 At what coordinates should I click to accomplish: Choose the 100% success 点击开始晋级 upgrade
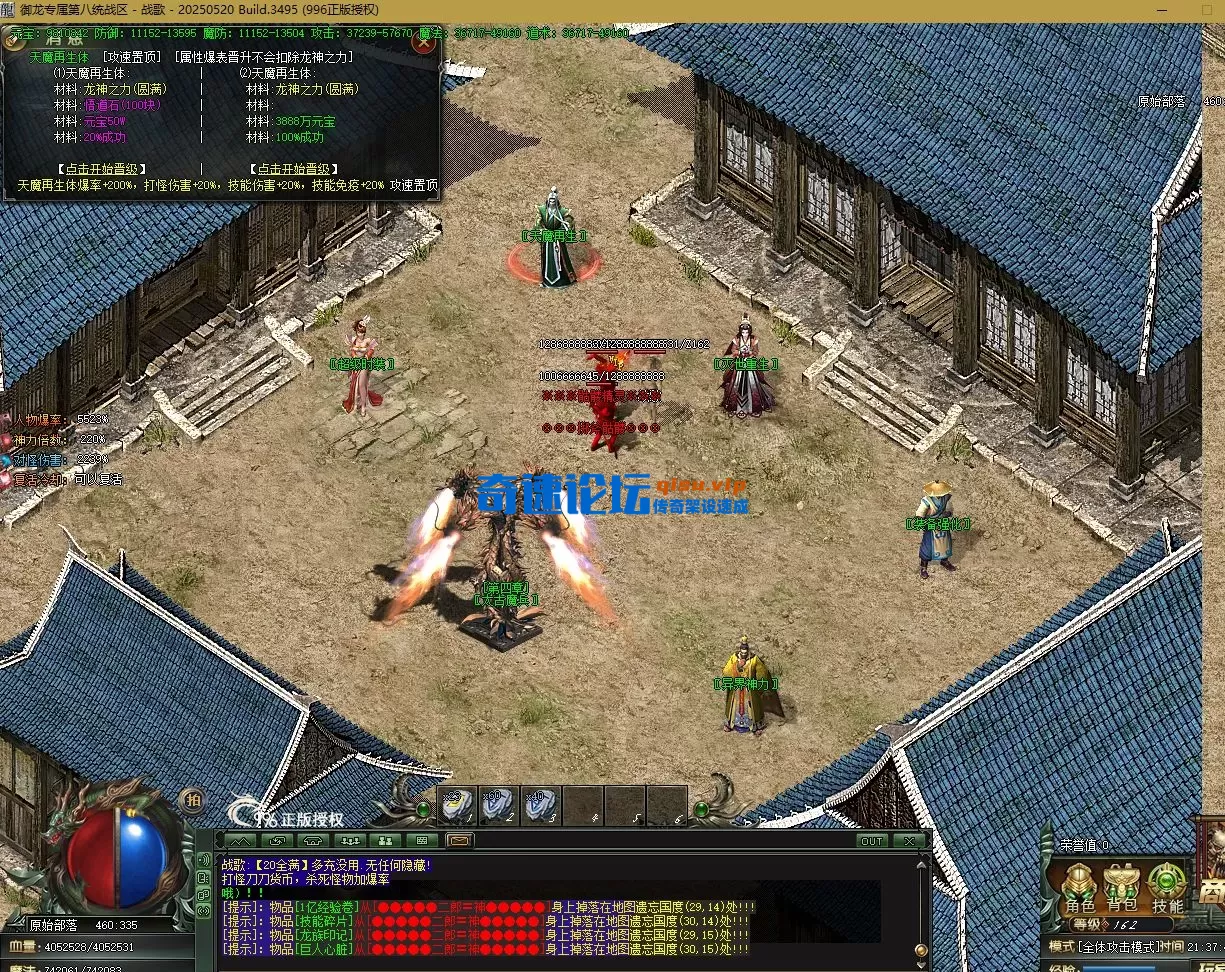[x=292, y=169]
